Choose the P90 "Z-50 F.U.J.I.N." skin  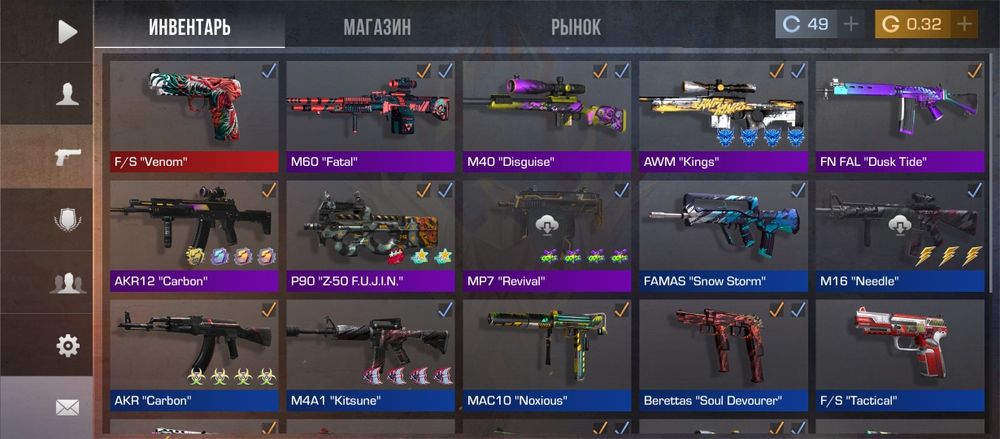click(x=370, y=235)
